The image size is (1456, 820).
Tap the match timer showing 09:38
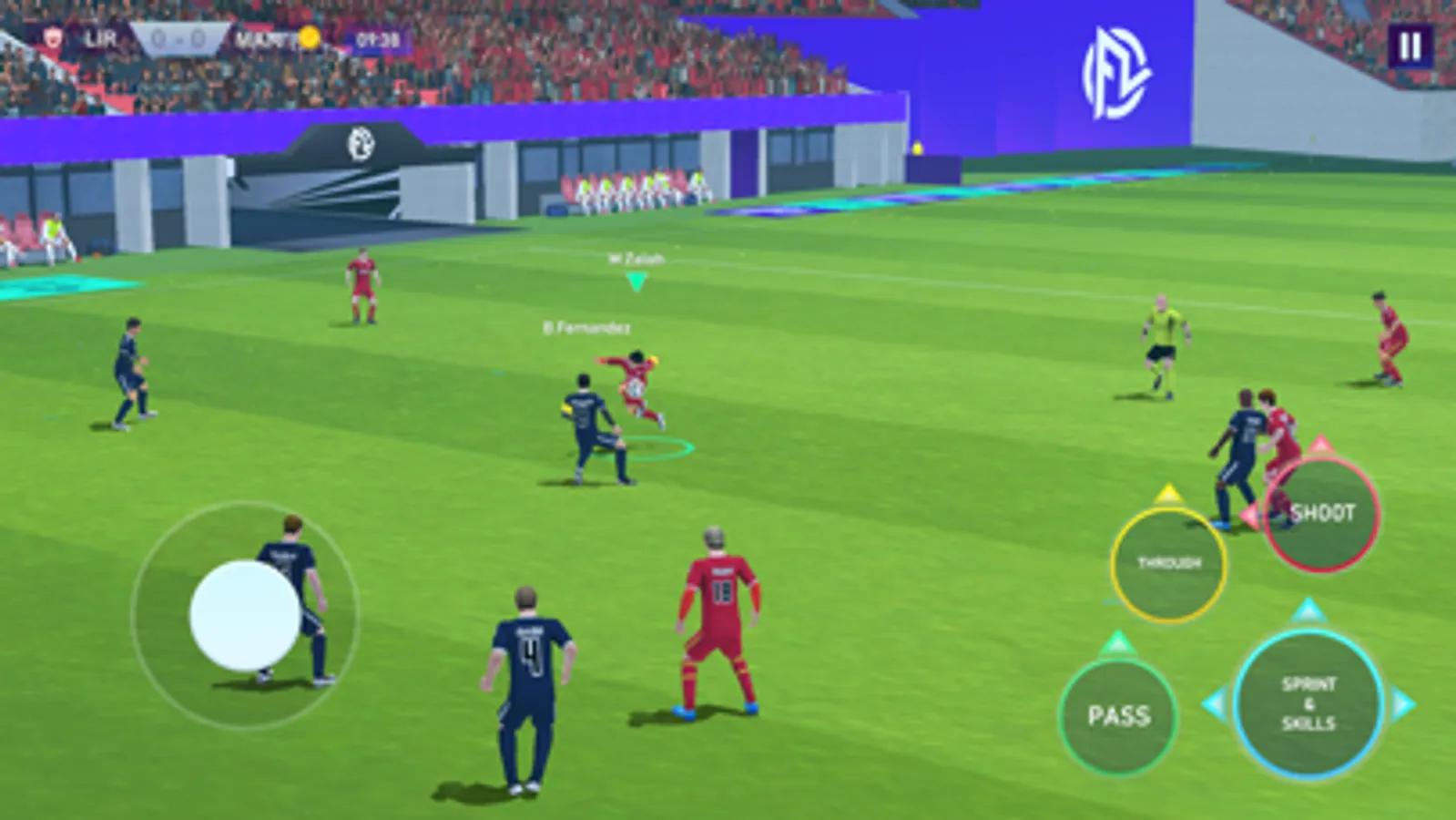[380, 40]
